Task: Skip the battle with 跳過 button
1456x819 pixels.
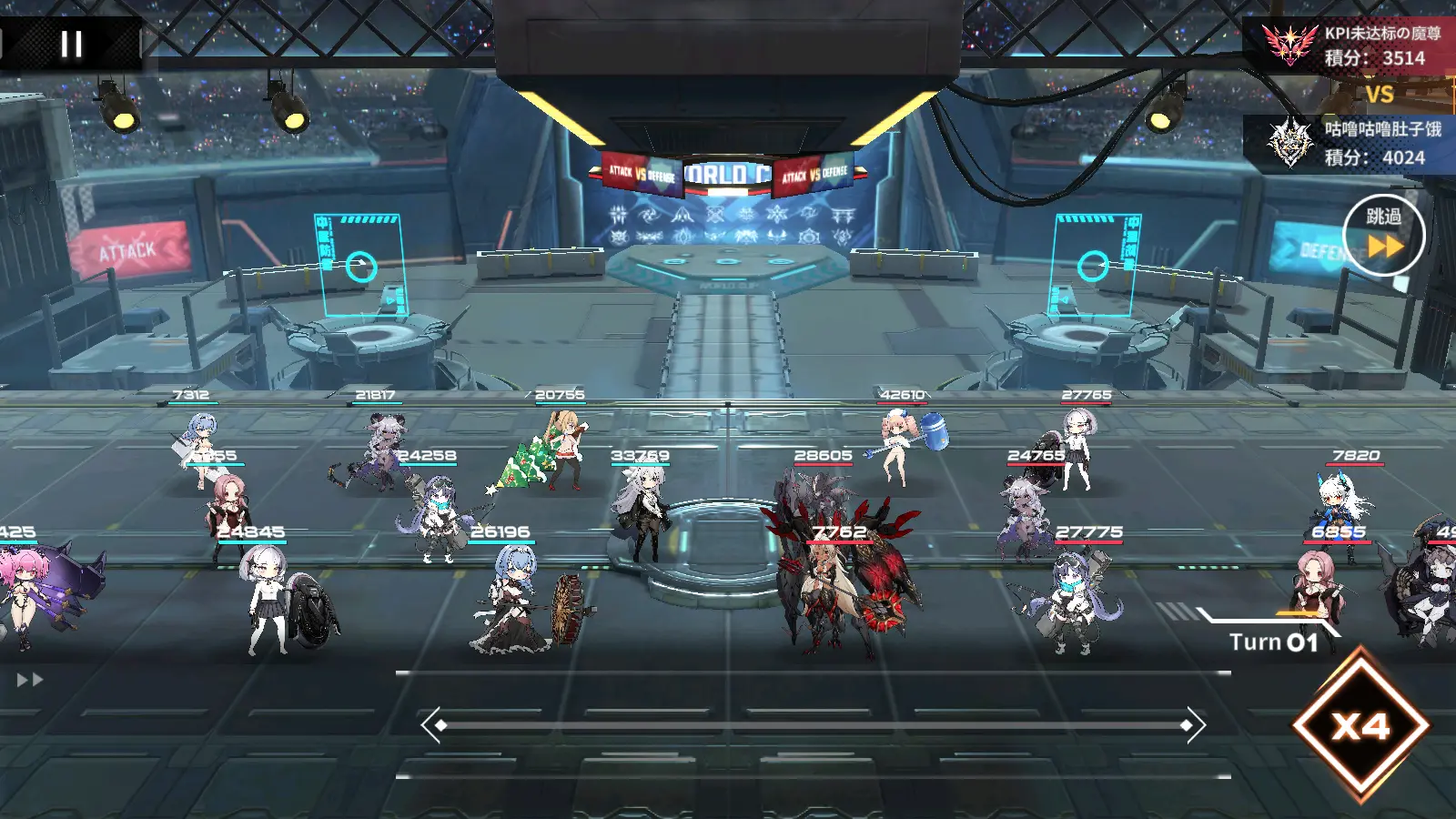Action: click(x=1383, y=235)
